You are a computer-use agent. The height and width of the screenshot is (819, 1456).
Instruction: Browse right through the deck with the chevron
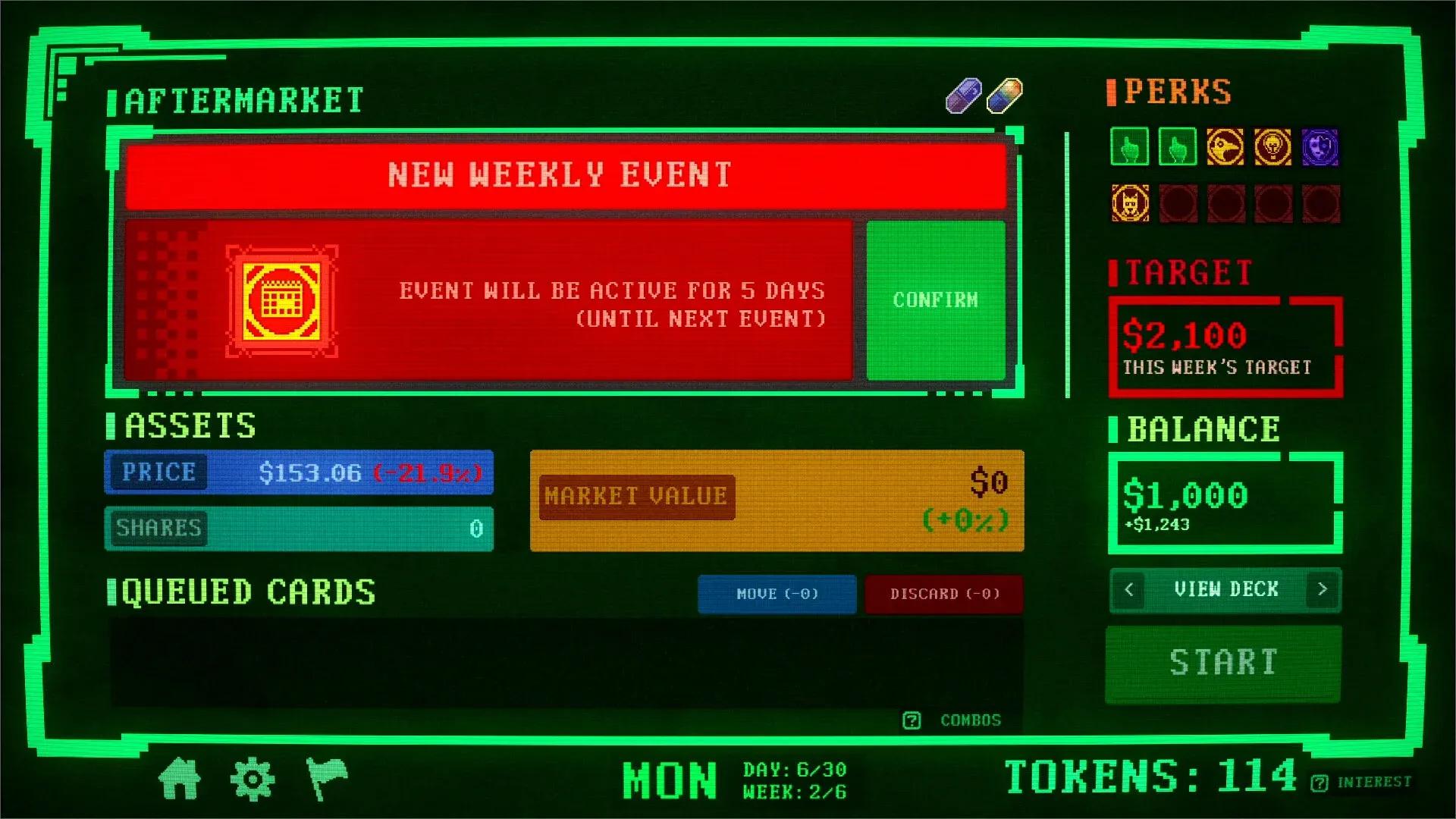[1324, 590]
